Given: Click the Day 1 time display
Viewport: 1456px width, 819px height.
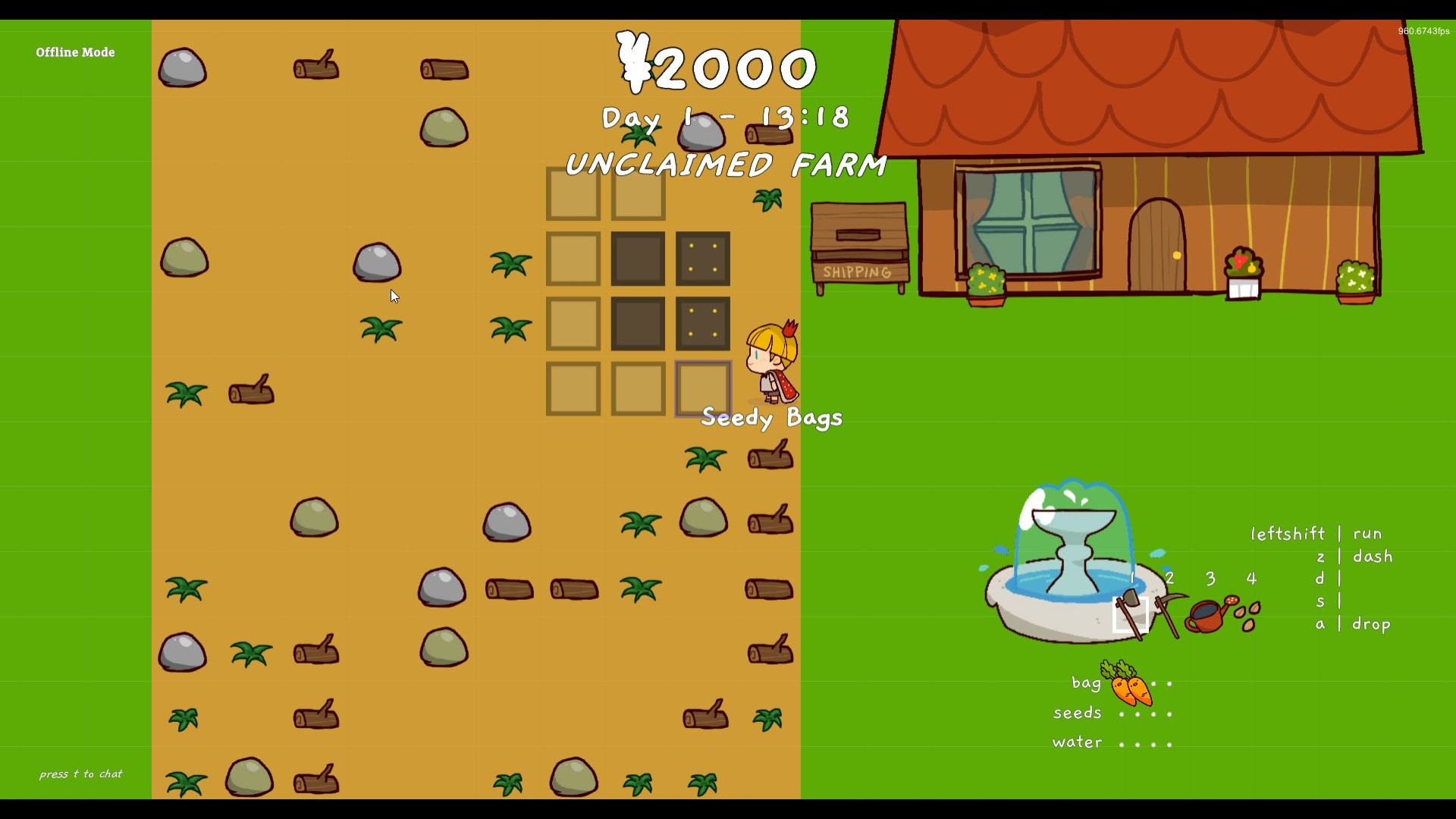Looking at the screenshot, I should pyautogui.click(x=725, y=118).
